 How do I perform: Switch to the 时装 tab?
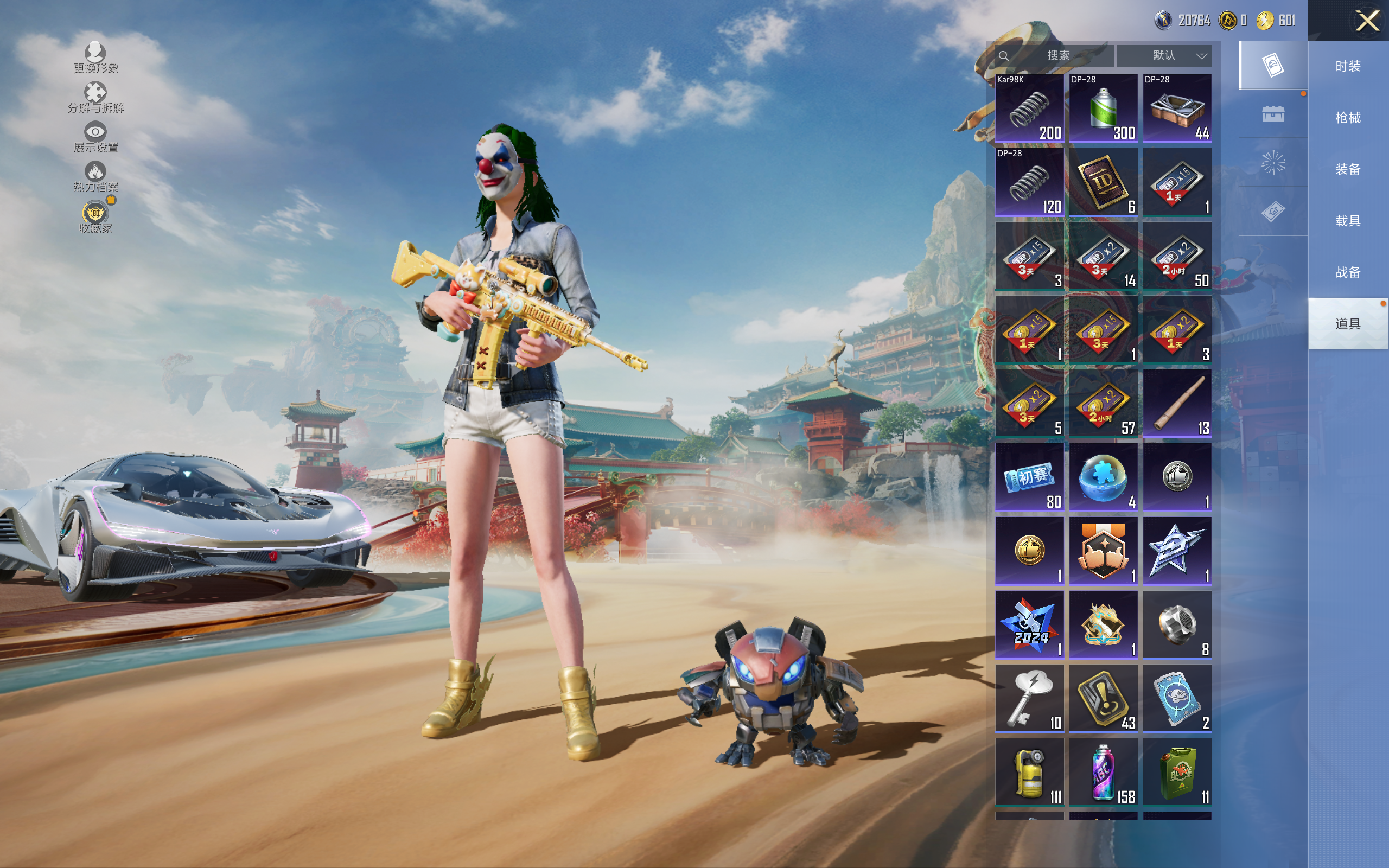pos(1347,67)
